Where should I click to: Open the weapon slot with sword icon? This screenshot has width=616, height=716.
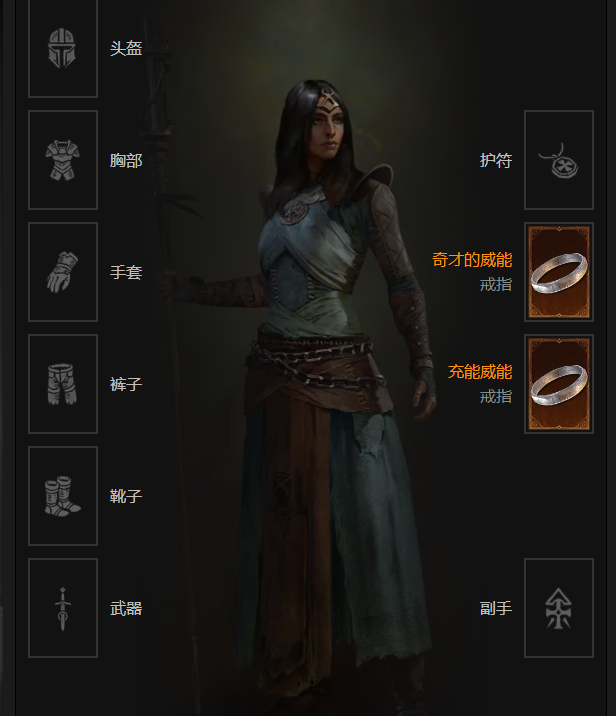[x=62, y=608]
